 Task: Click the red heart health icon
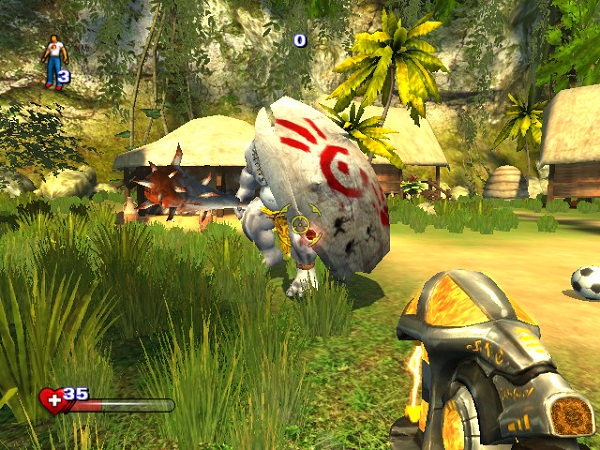point(51,401)
